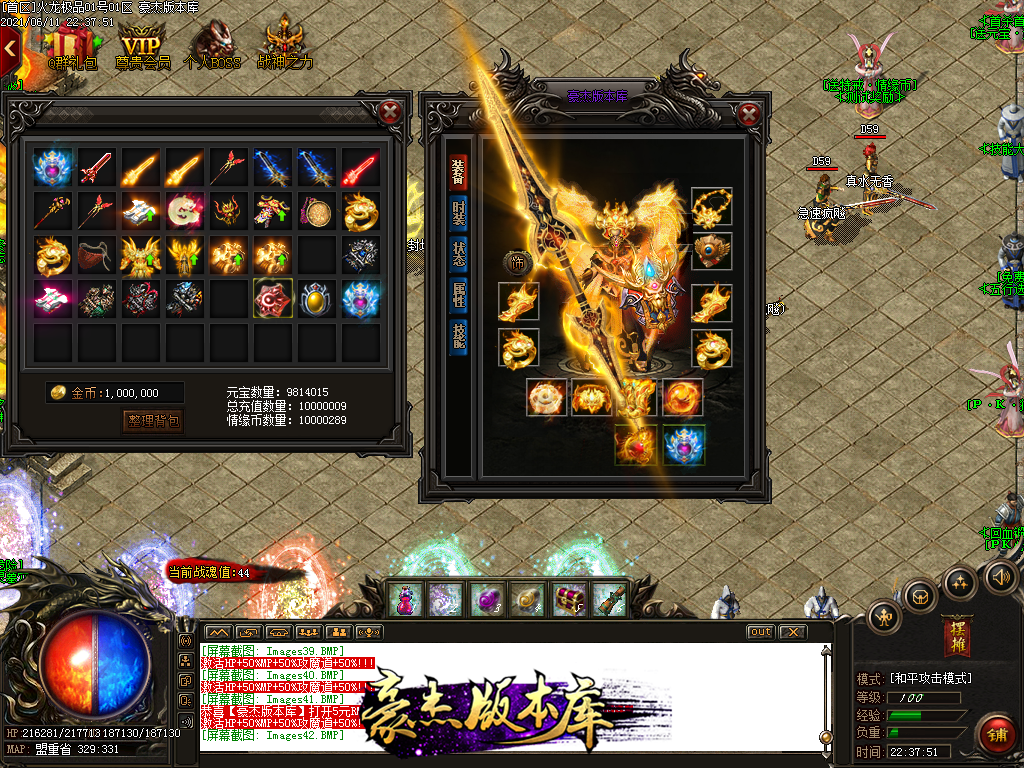Open the 战神之力 feature icon
This screenshot has height=768, width=1024.
284,47
